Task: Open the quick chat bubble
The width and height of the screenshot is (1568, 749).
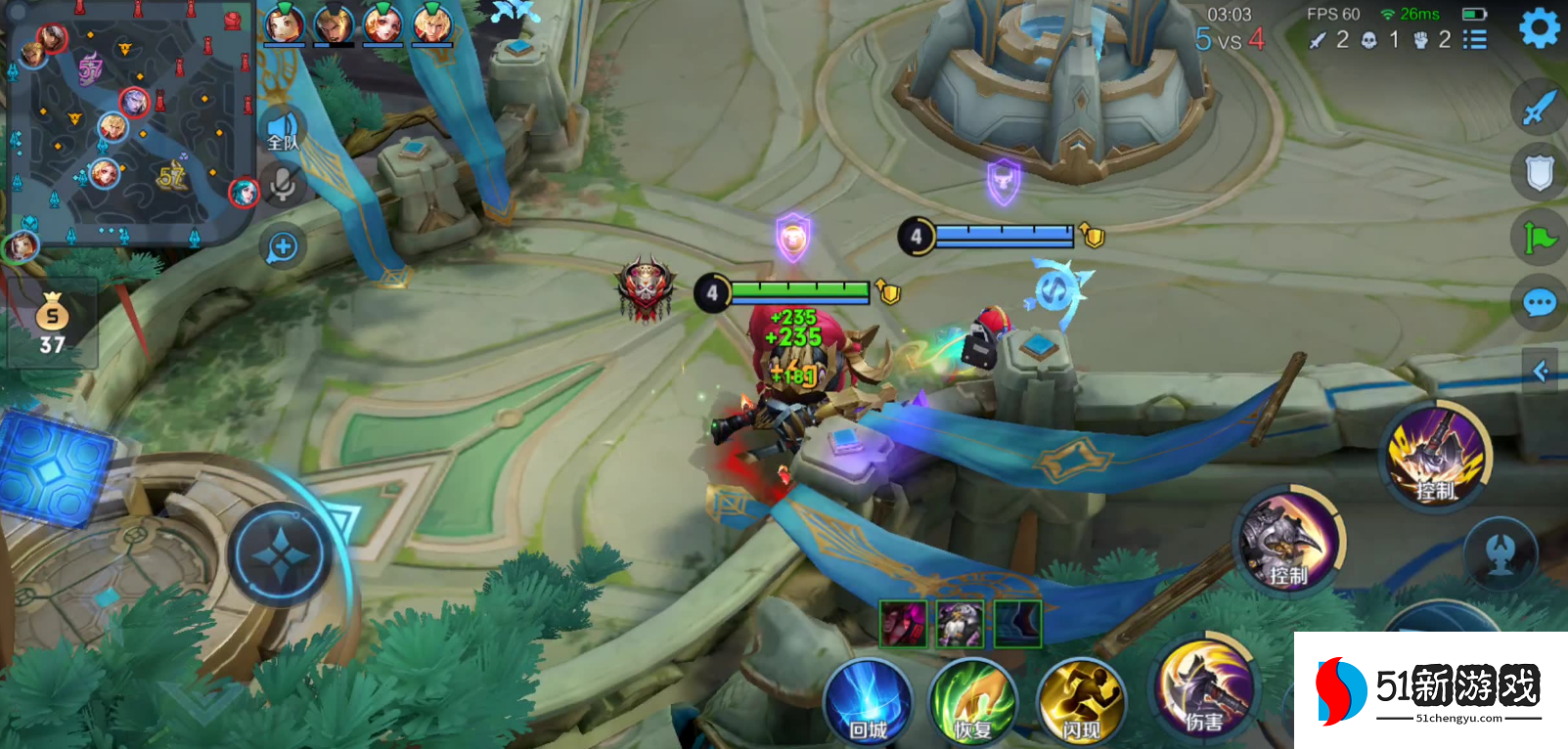Action: click(1539, 303)
